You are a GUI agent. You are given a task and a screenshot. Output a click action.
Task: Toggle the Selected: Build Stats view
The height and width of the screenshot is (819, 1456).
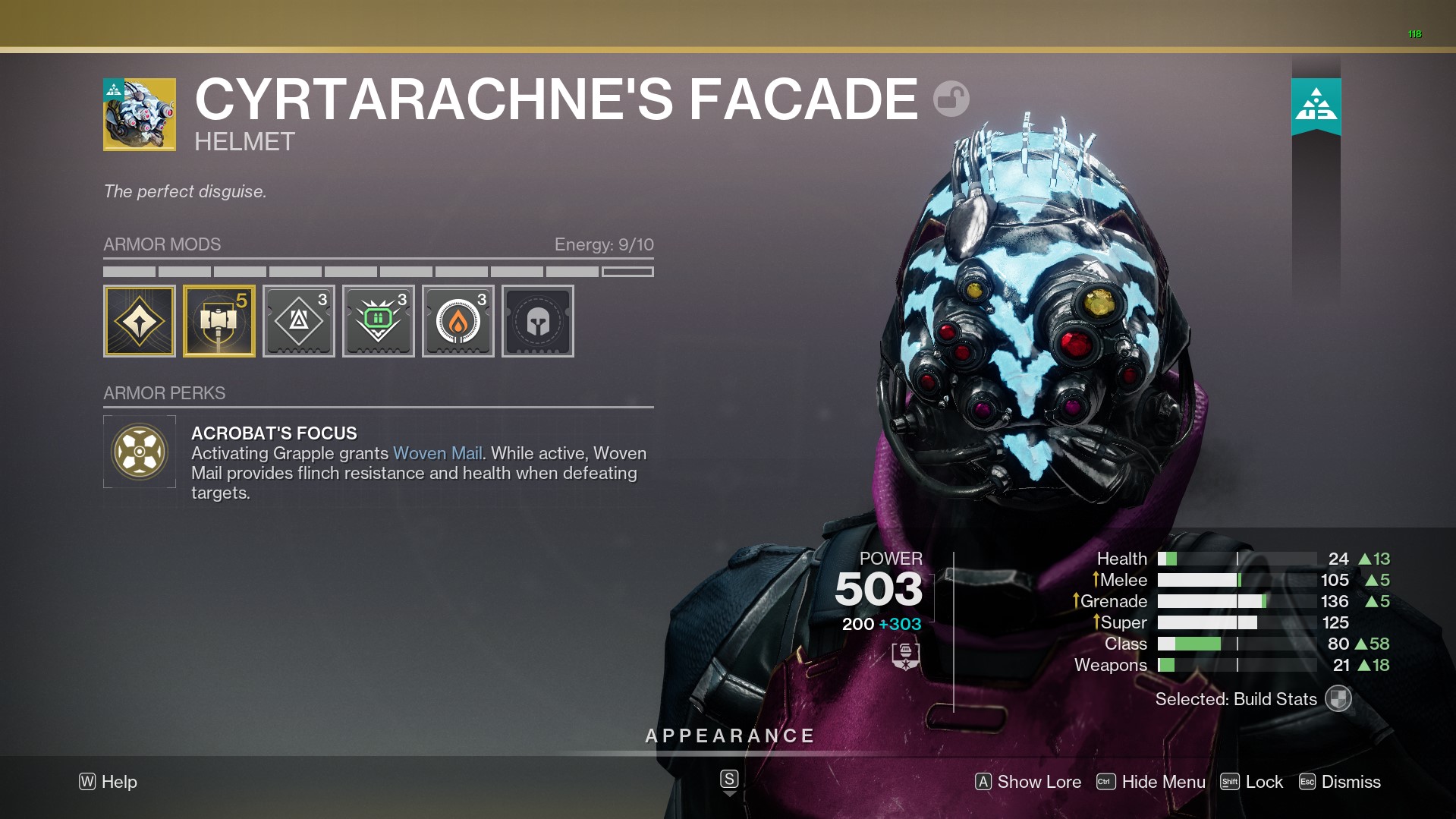click(x=1338, y=699)
